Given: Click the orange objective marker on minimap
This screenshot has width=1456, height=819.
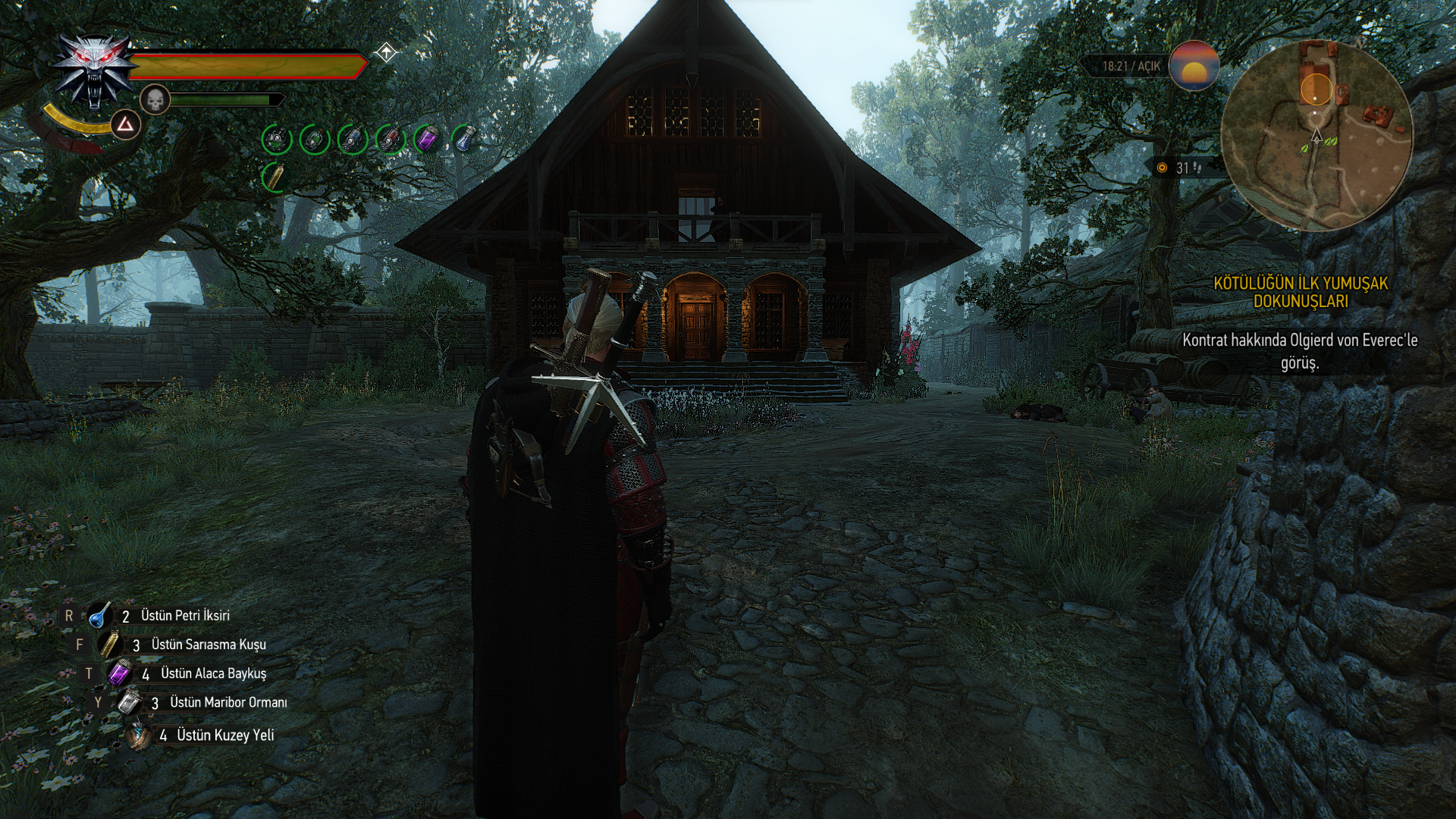Looking at the screenshot, I should [x=1316, y=89].
